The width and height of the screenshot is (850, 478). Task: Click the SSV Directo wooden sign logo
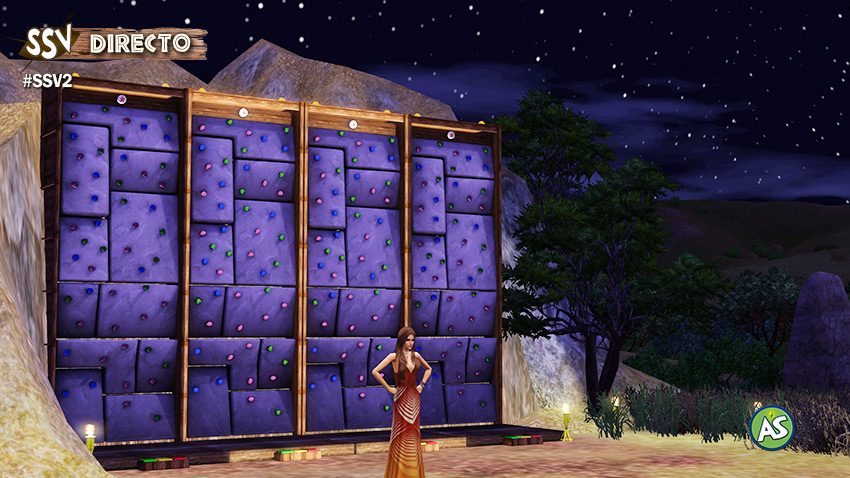[x=113, y=42]
